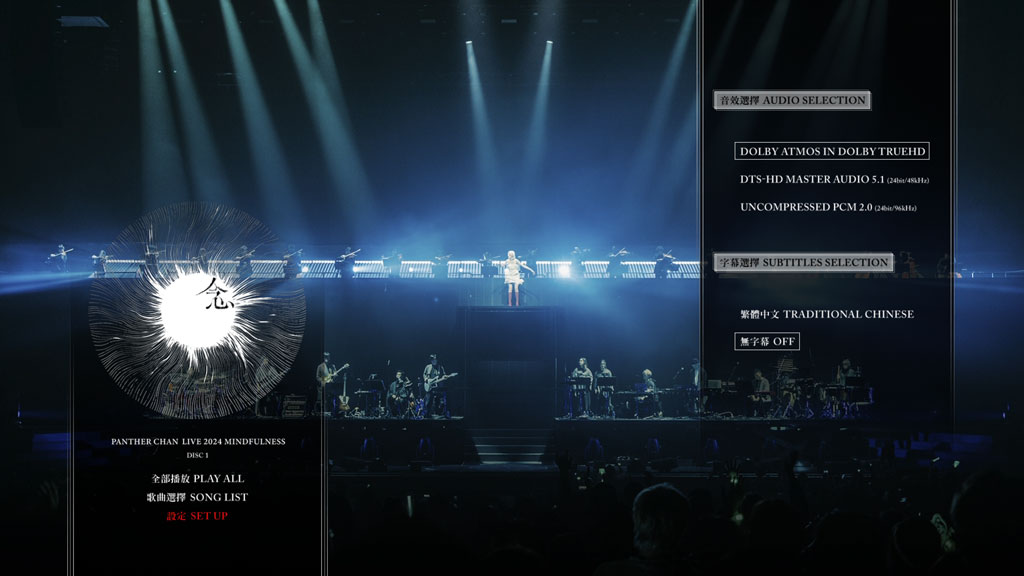Enable Traditional Chinese subtitles

(x=826, y=314)
